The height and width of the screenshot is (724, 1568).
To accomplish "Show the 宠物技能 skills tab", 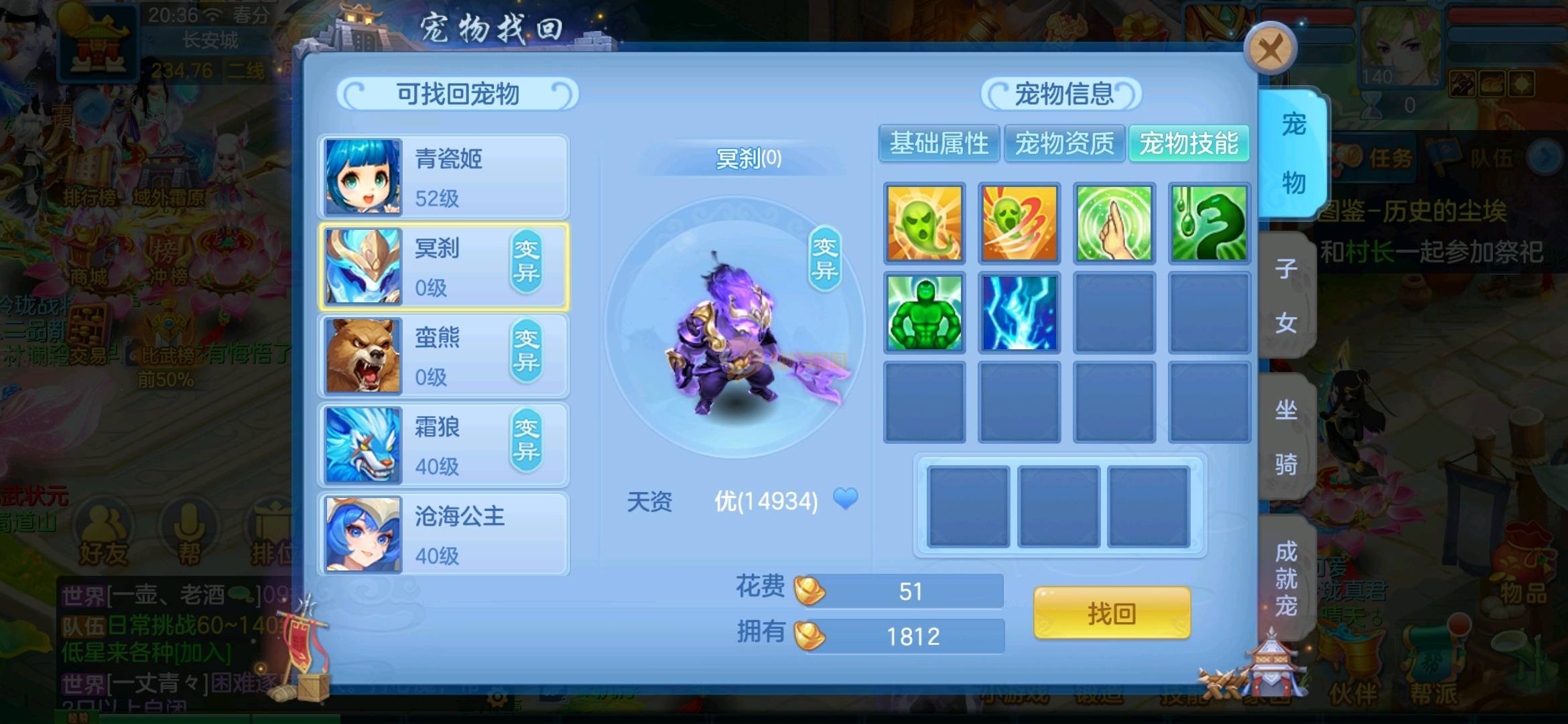I will pos(1189,143).
